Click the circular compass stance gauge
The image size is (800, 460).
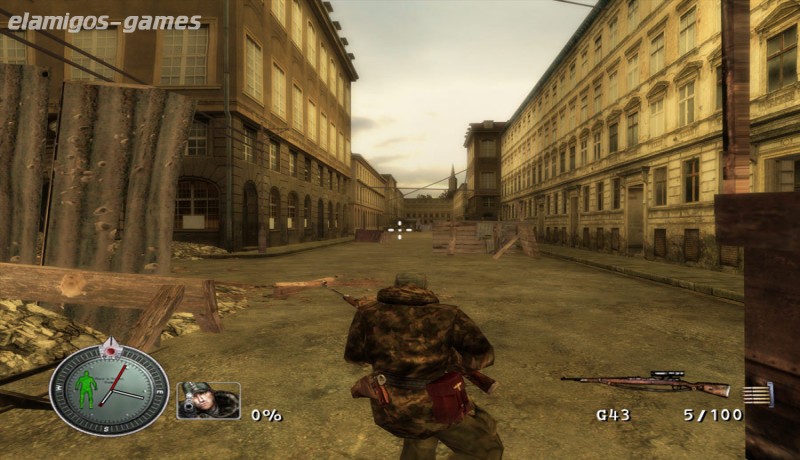click(x=109, y=389)
